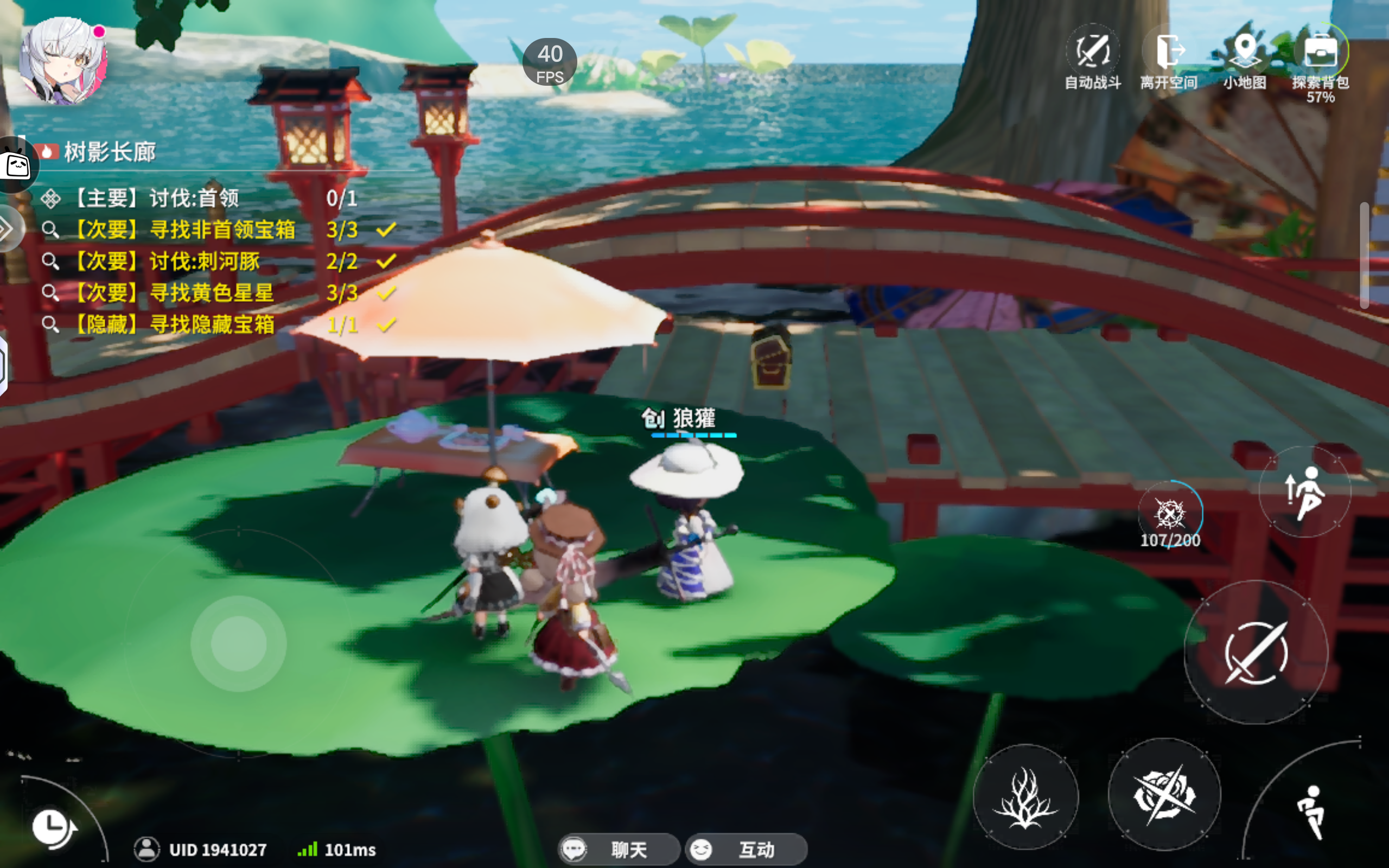Open the 聊天 chat box
The height and width of the screenshot is (868, 1389).
click(619, 849)
